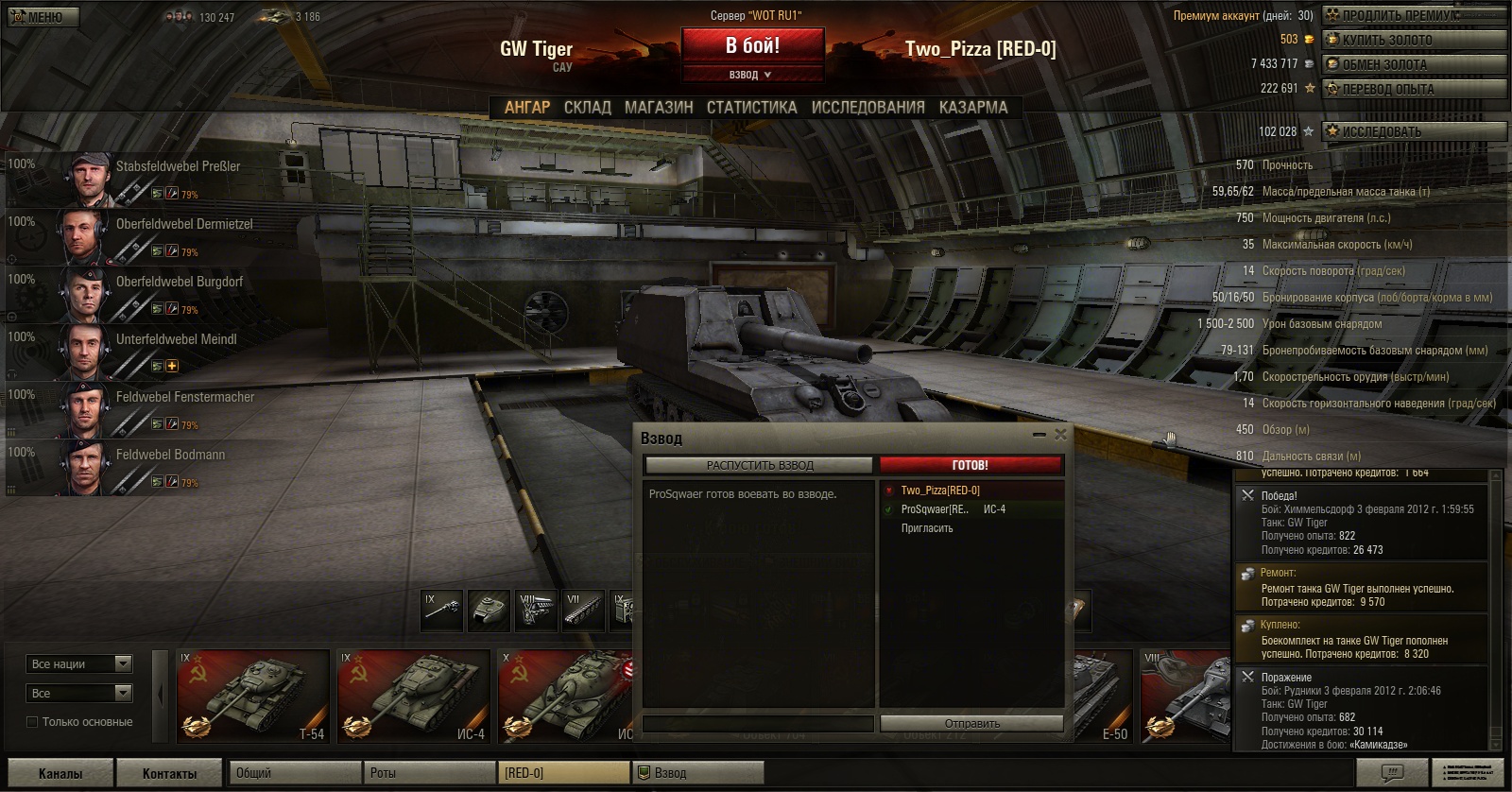Open the МАГАЗИН tab
The height and width of the screenshot is (792, 1512).
659,108
